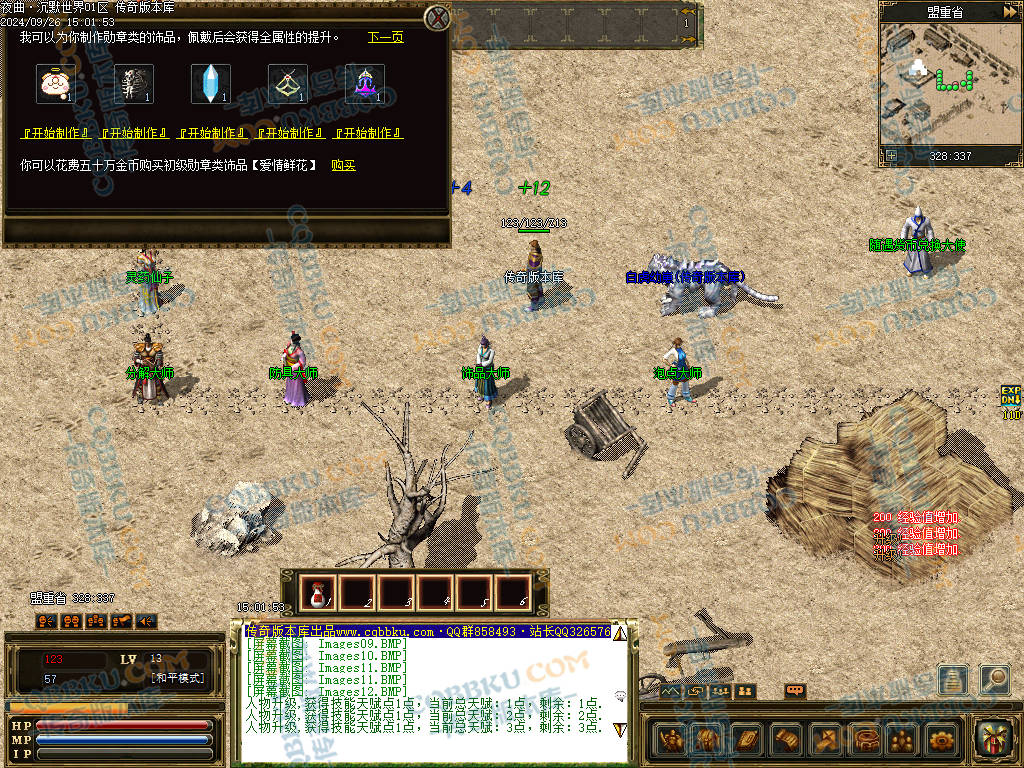1024x768 pixels.
Task: Open the gift box shop button
Action: [x=994, y=738]
